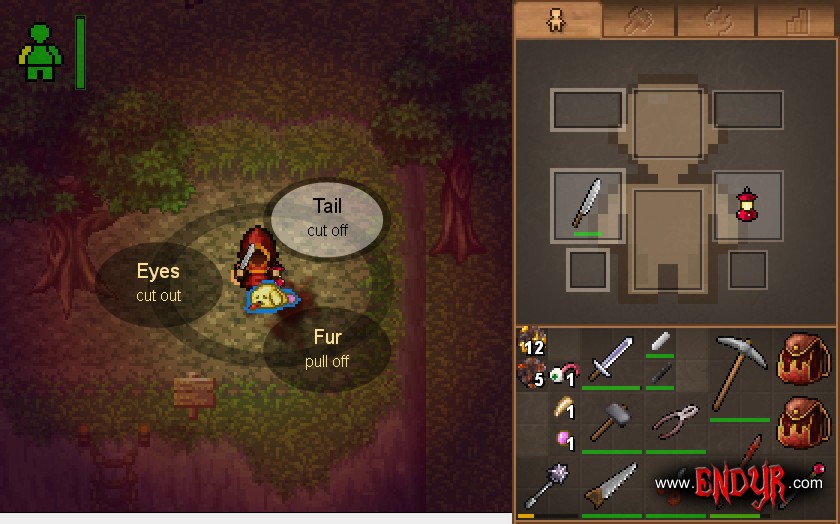Select the eyeball item in the inventory
Image resolution: width=840 pixels, height=524 pixels.
tap(559, 375)
